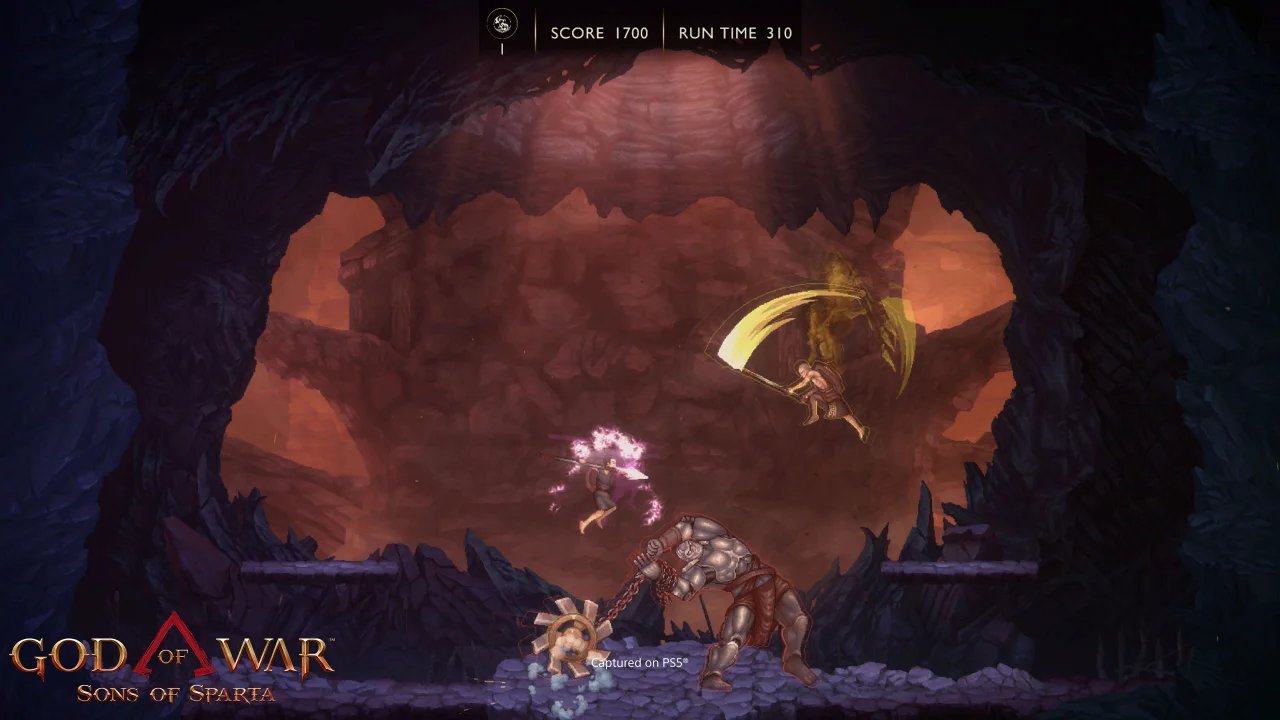Viewport: 1280px width, 720px height.
Task: Expand the divider between SCORE and RUN TIME
Action: tap(663, 30)
